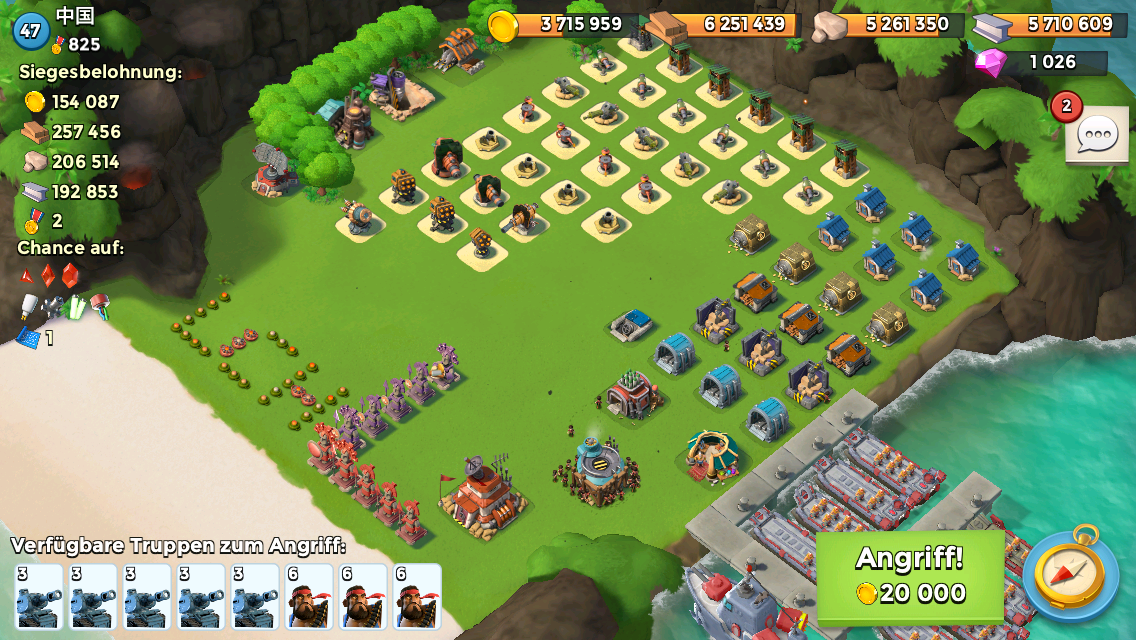Image resolution: width=1136 pixels, height=640 pixels.
Task: Tap the pink diamond gem counter
Action: [1040, 63]
